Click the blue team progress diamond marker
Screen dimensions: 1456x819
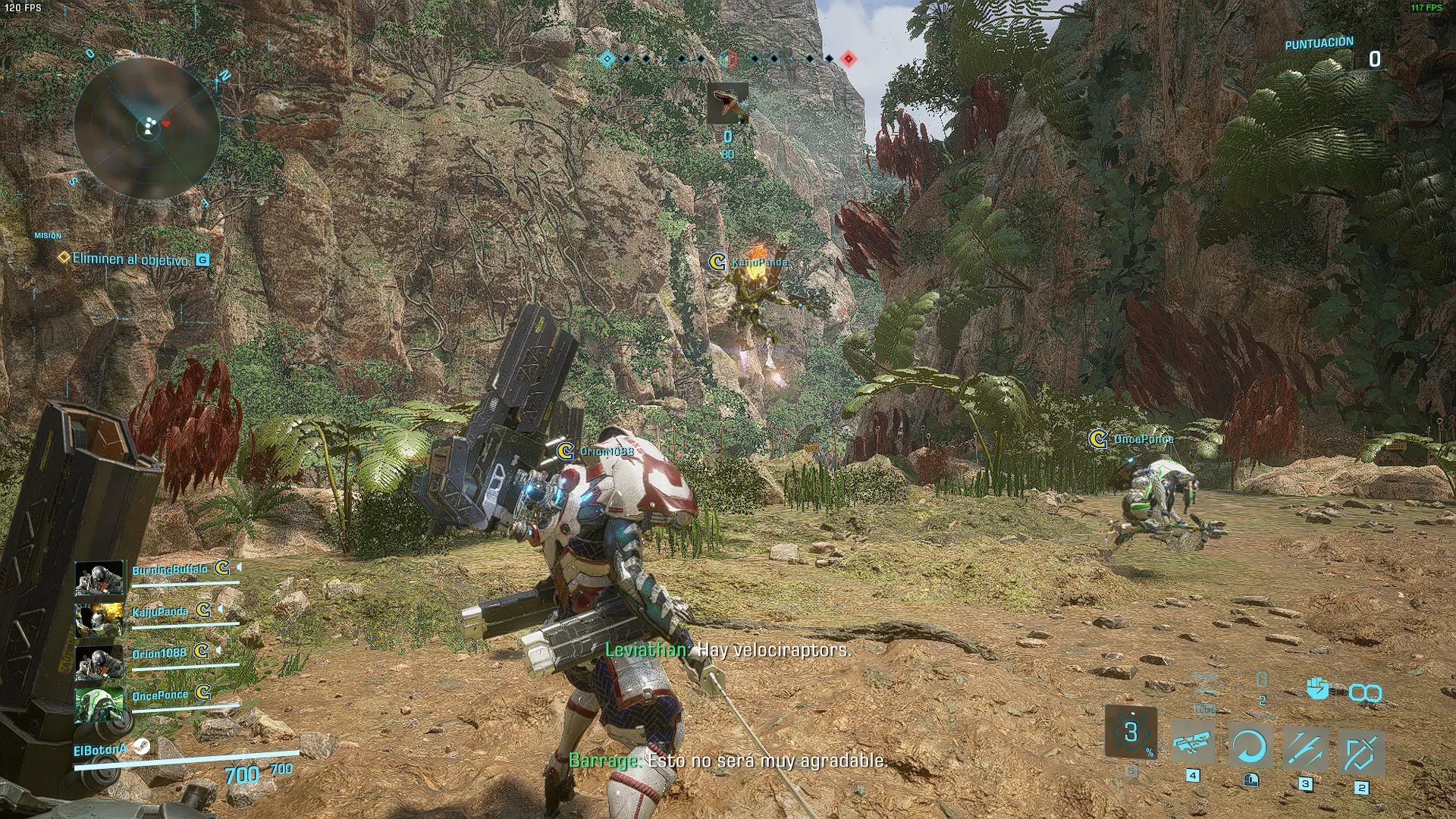coord(607,58)
